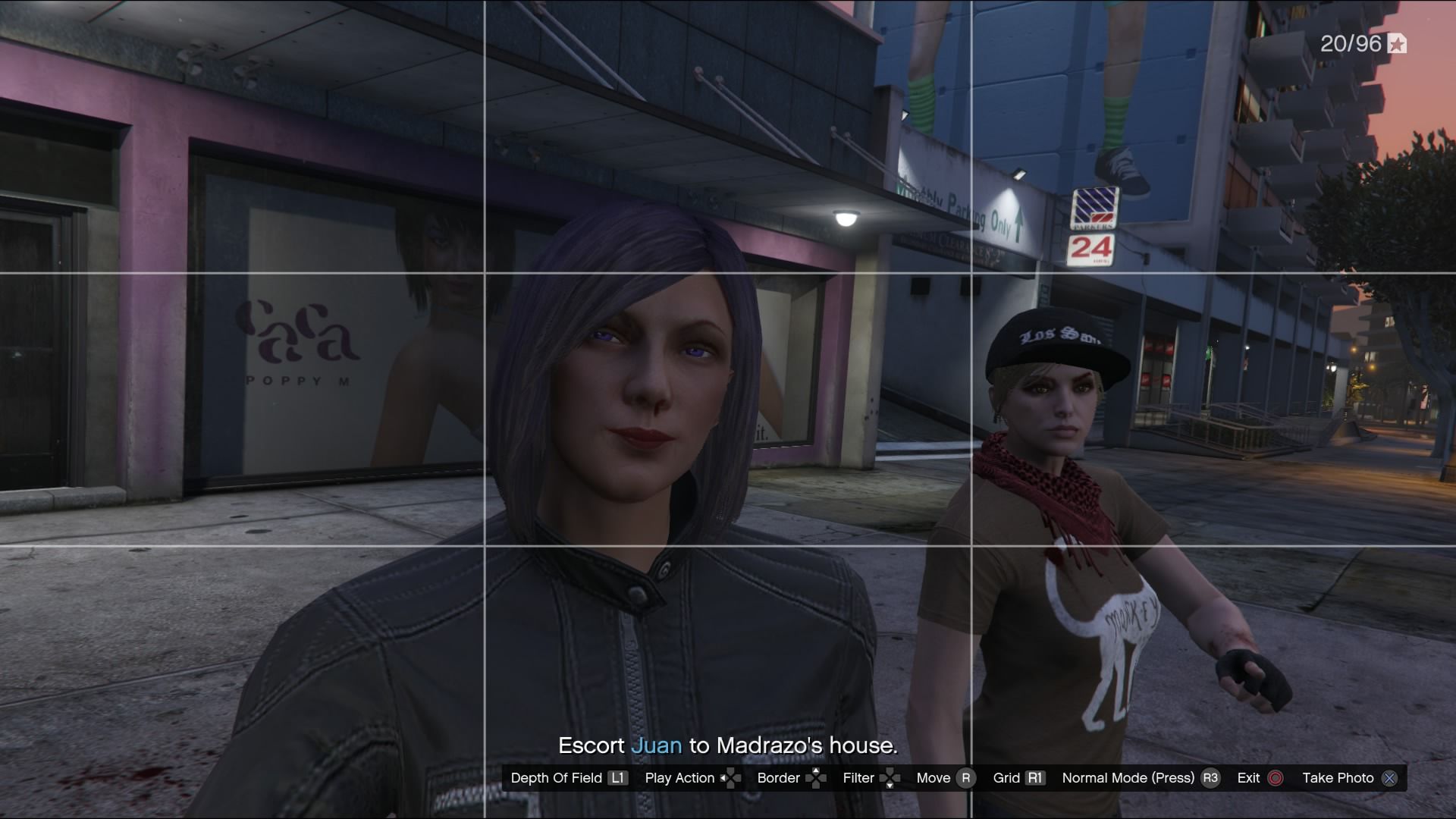The height and width of the screenshot is (819, 1456).
Task: Click the down arrow to cycle Filters
Action: coord(889,785)
